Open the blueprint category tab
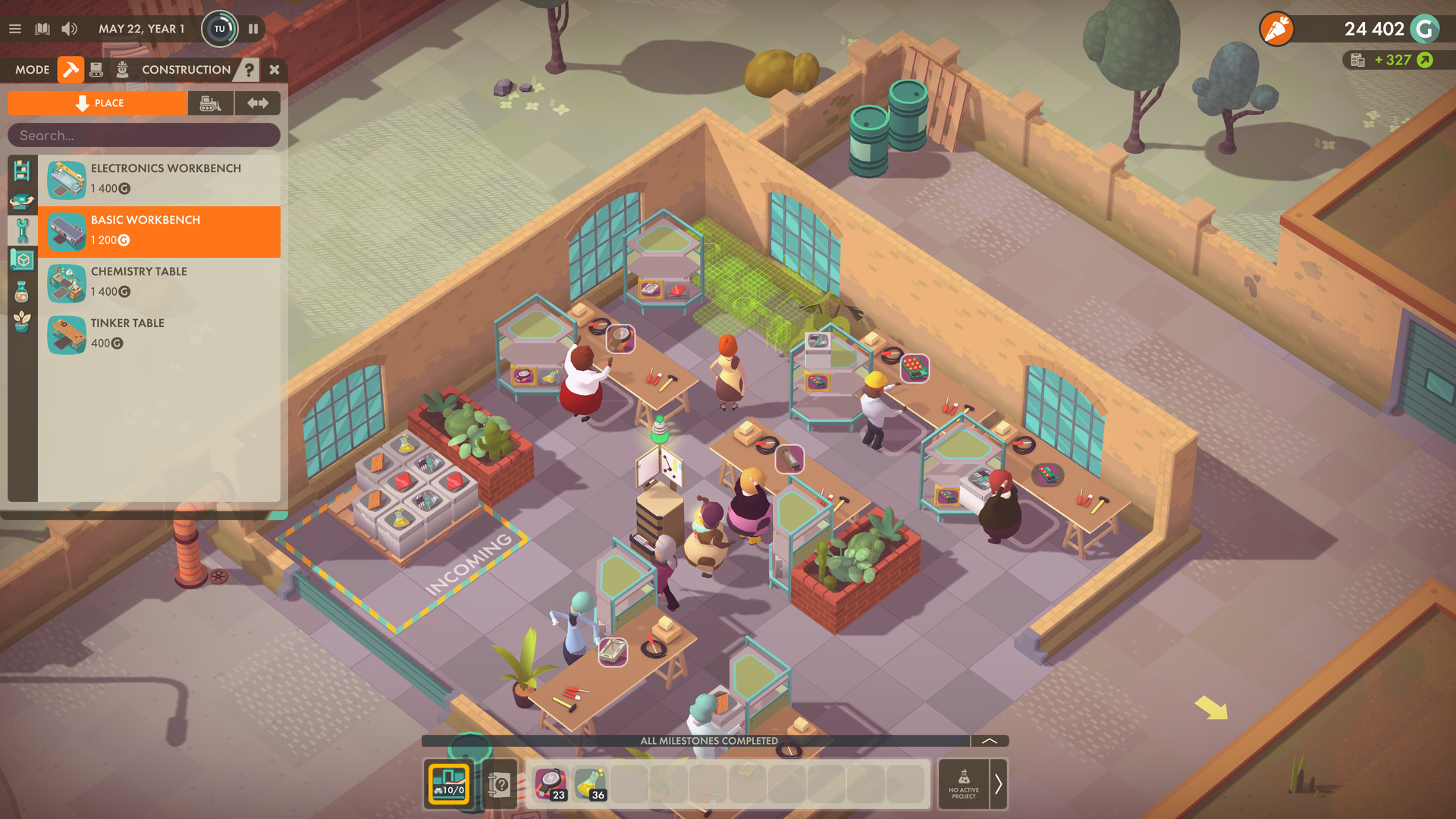 24,259
